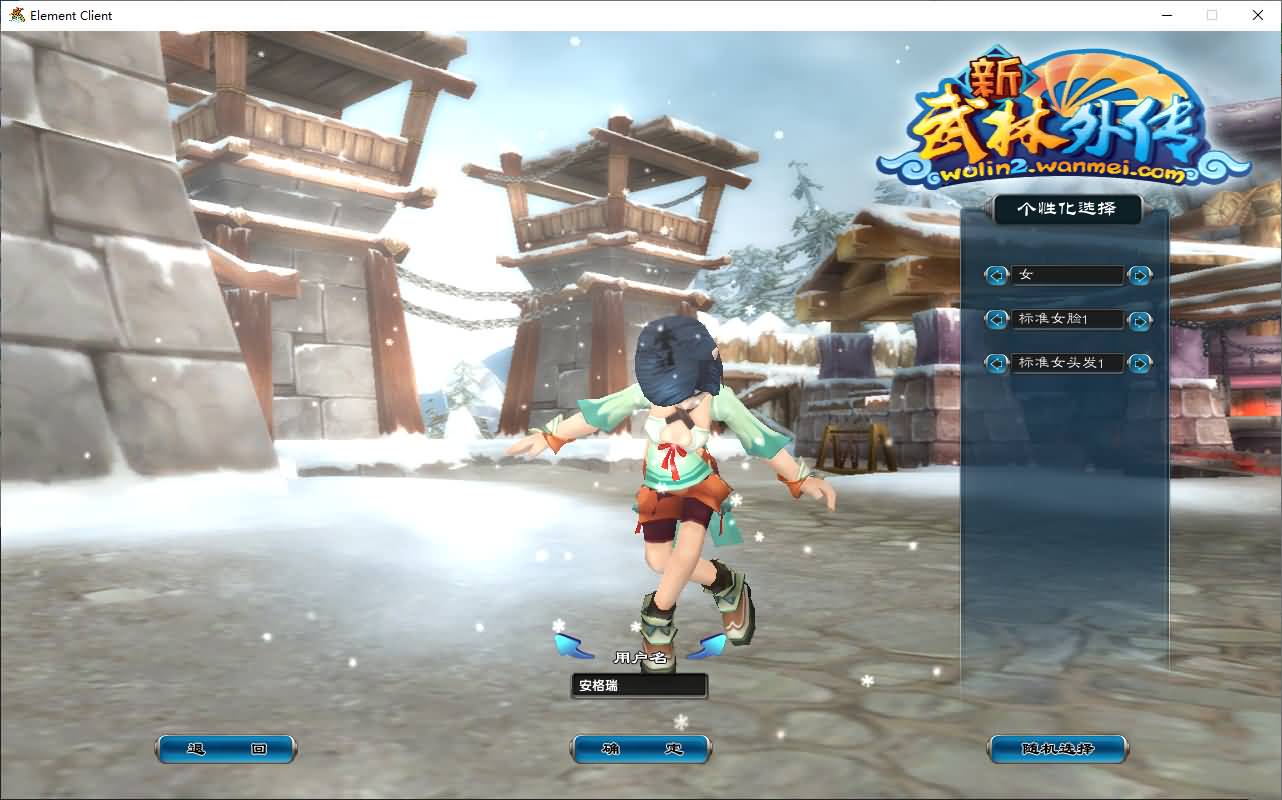Viewport: 1282px width, 800px height.
Task: Click the 用户名 field showing 安格瑞
Action: point(639,685)
